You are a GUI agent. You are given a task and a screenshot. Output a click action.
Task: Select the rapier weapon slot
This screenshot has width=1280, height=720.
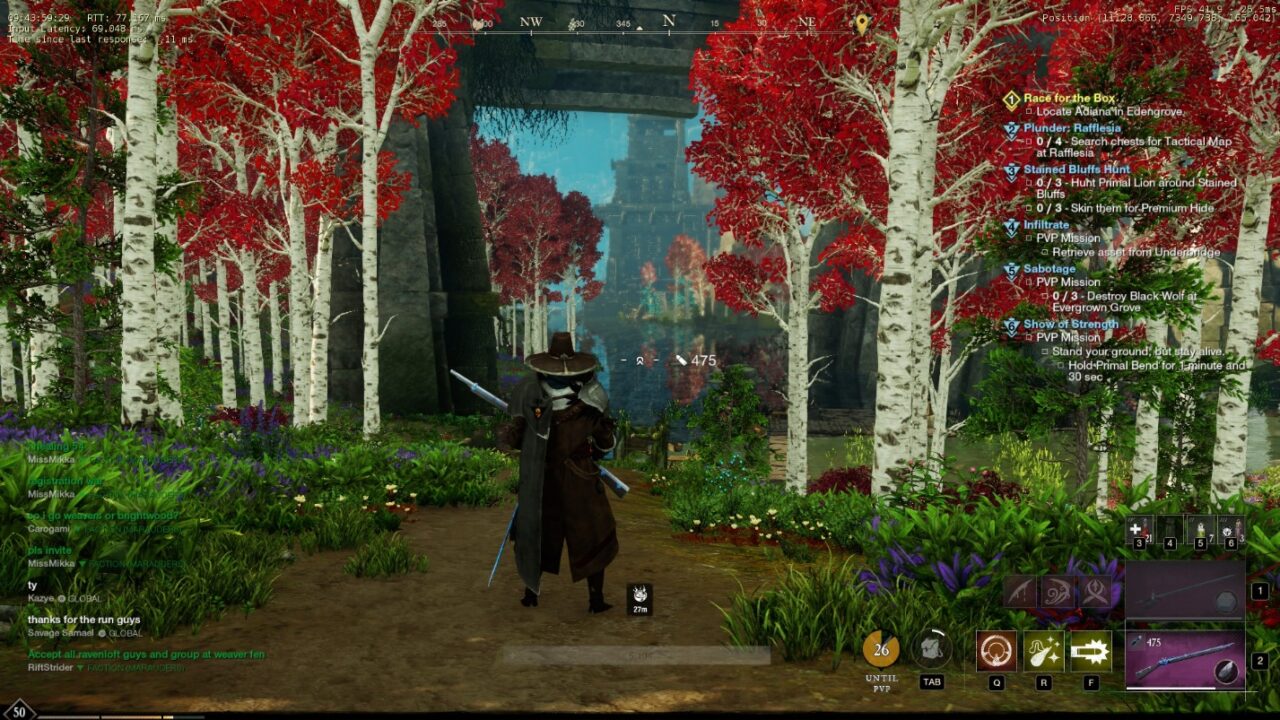point(1185,591)
